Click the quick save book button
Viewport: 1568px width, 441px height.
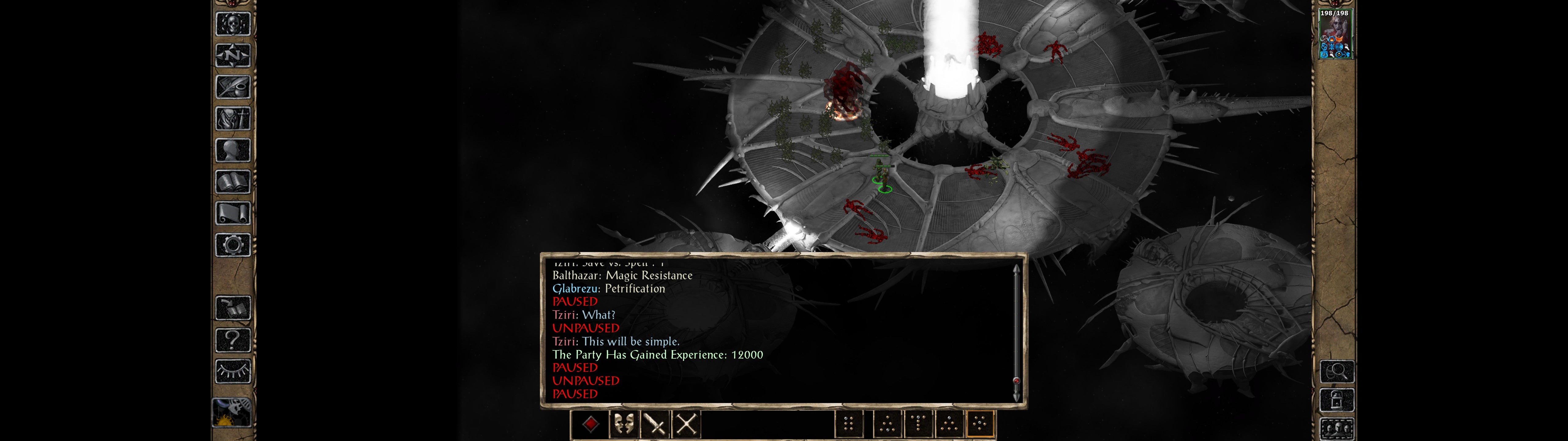[x=232, y=308]
